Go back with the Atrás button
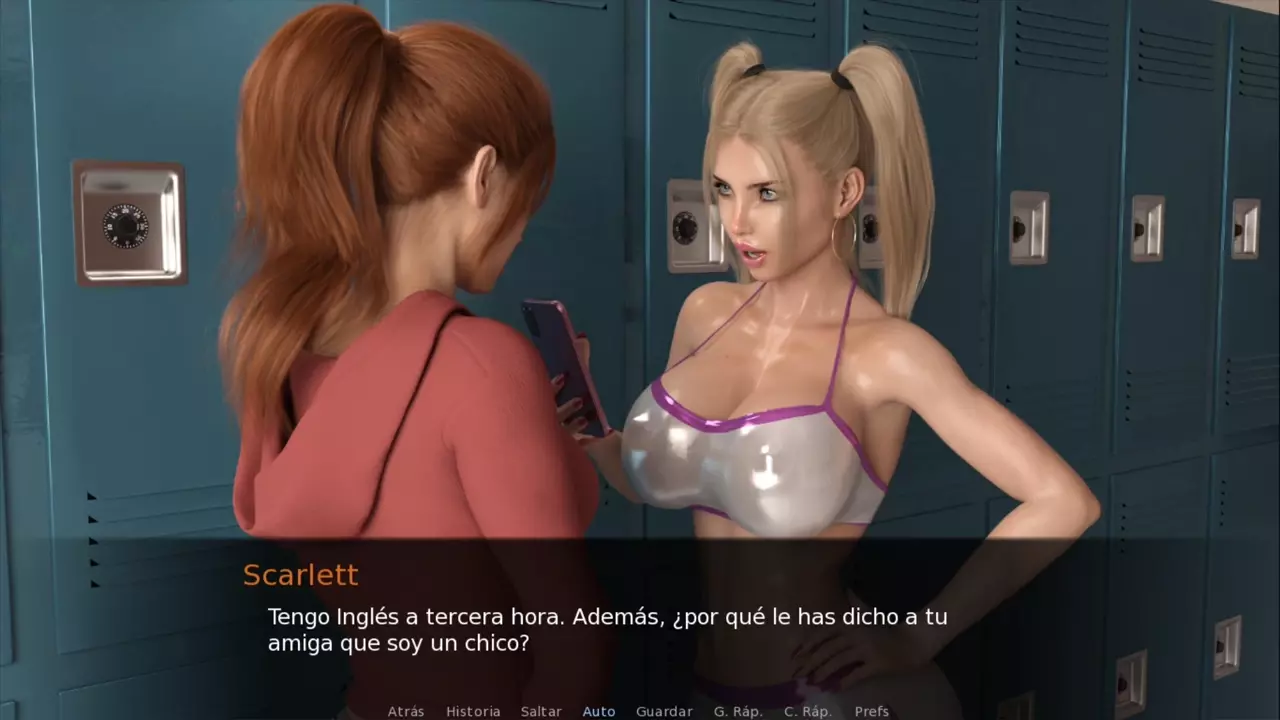Viewport: 1280px width, 720px height. coord(406,711)
